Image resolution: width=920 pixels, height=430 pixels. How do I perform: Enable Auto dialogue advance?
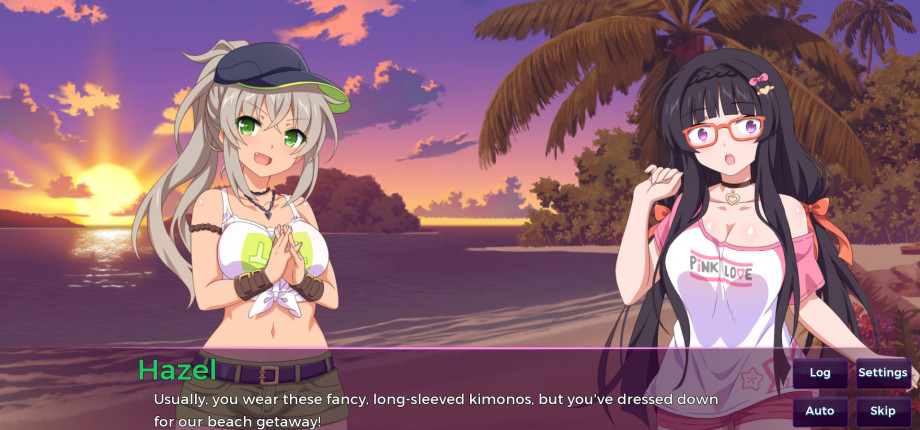pos(820,411)
